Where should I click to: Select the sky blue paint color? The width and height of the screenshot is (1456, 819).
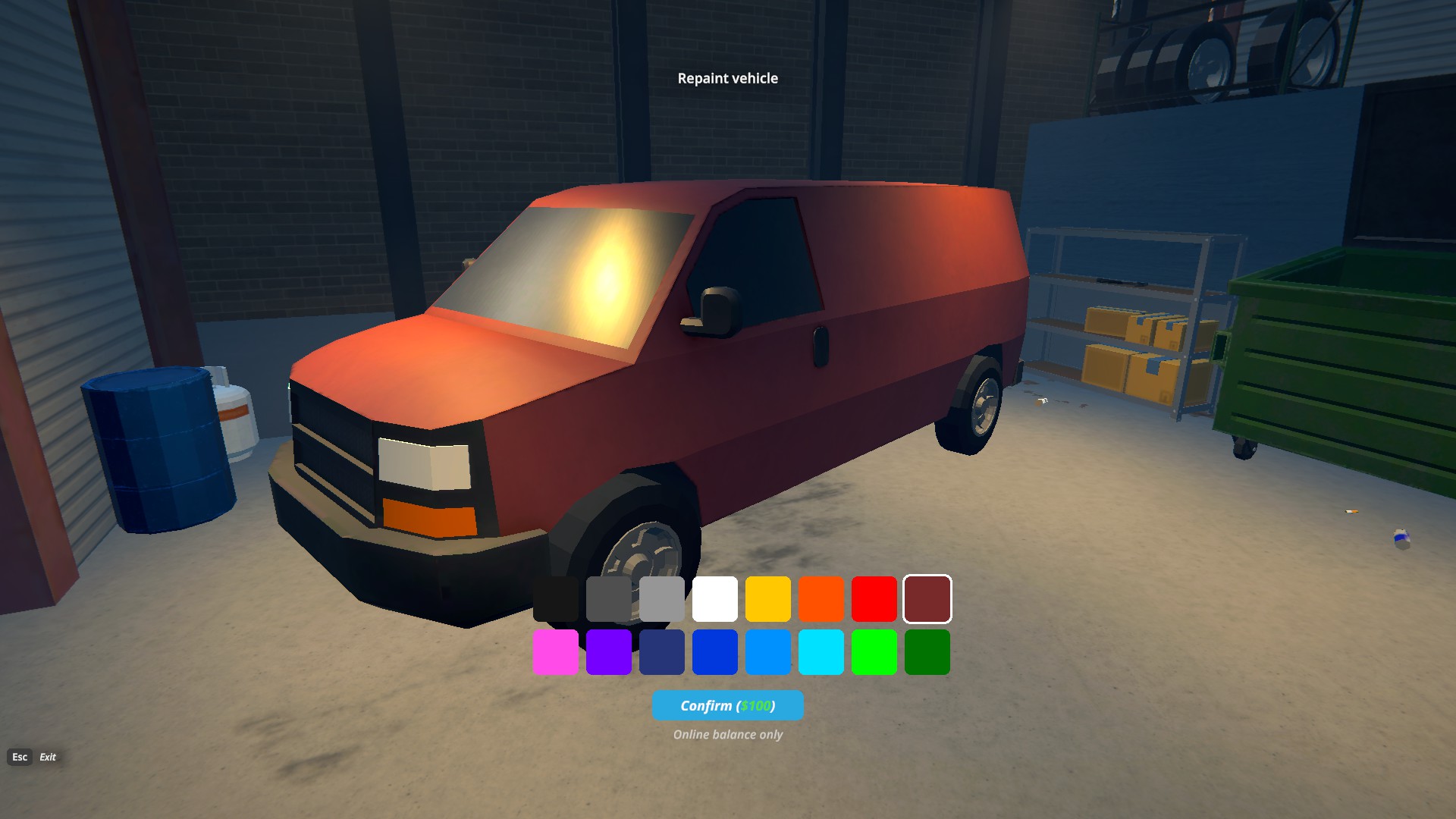768,652
